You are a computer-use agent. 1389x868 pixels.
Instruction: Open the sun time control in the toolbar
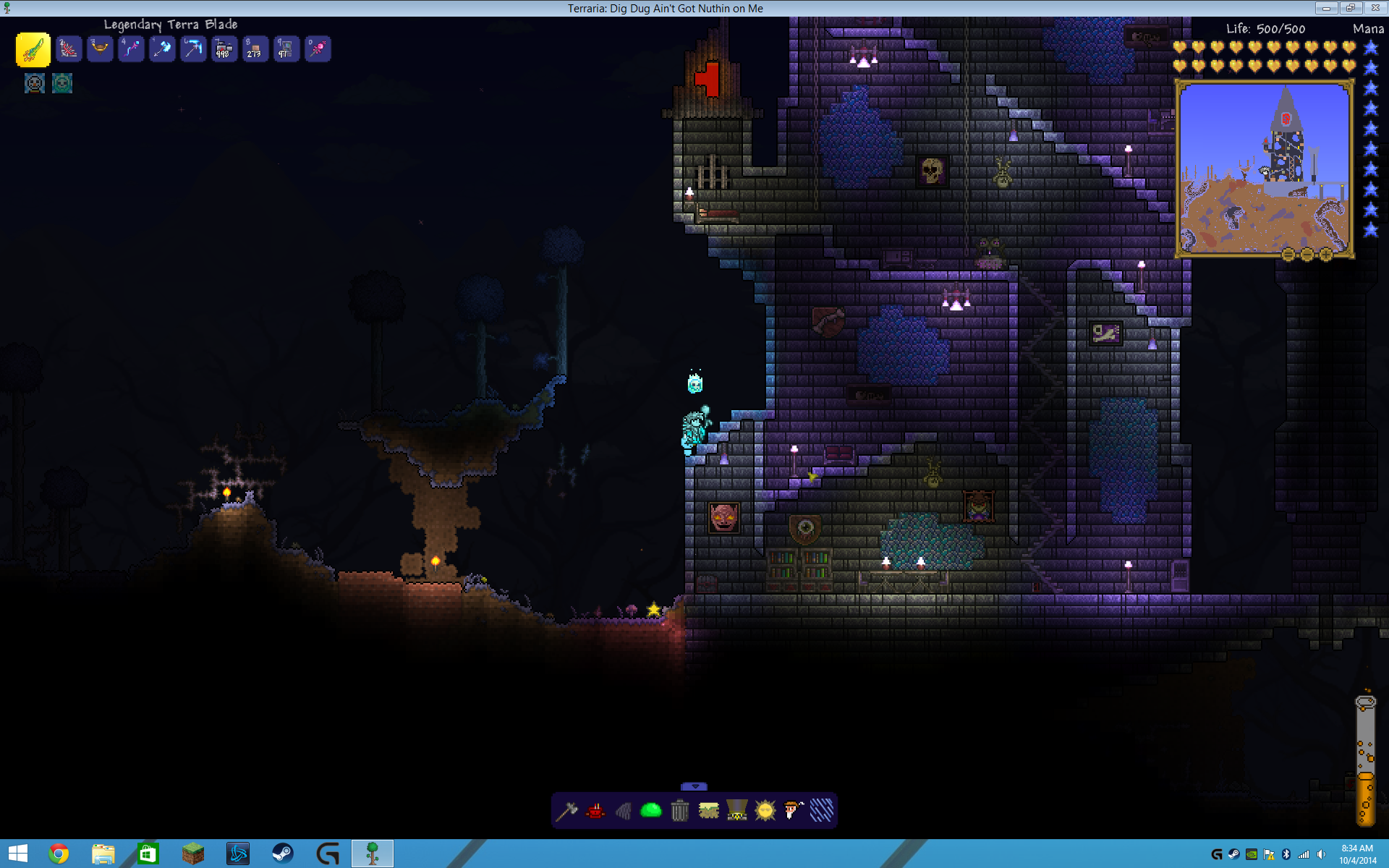[765, 811]
